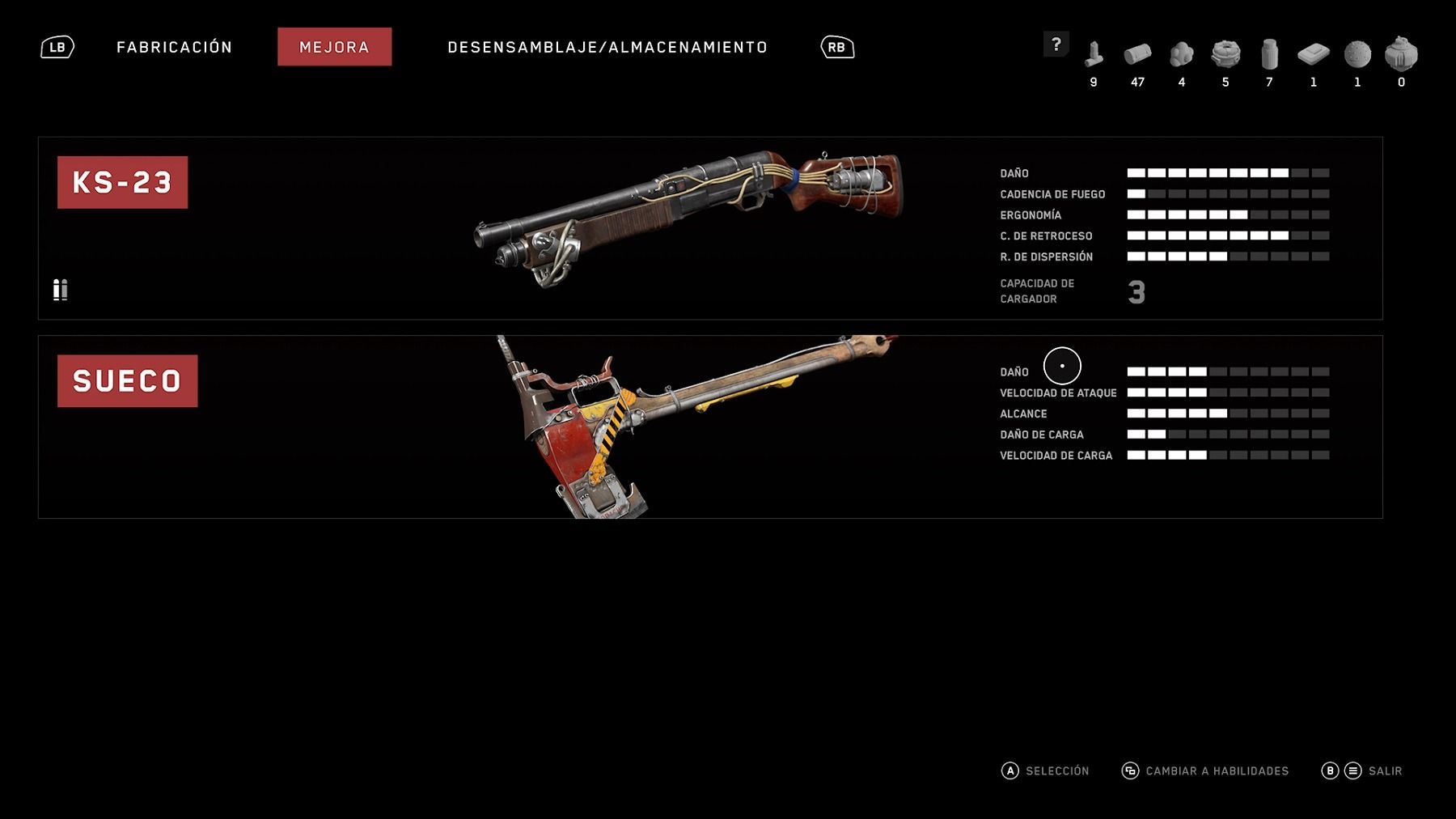The image size is (1456, 819).
Task: Open the Desensamblaje/Almacenamiento tab
Action: 607,47
